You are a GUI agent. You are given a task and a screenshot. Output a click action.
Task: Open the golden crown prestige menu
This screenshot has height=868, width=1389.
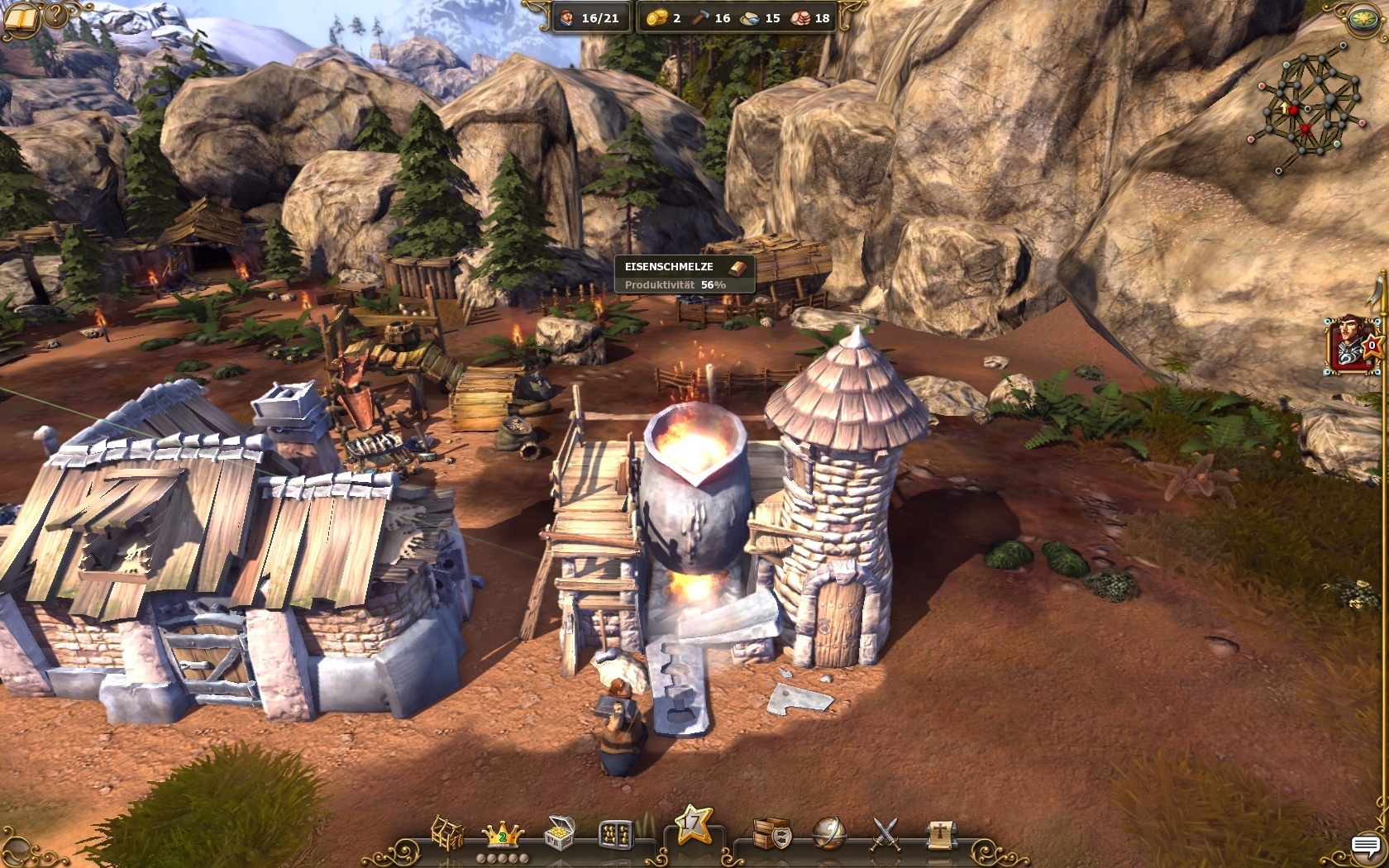(503, 834)
